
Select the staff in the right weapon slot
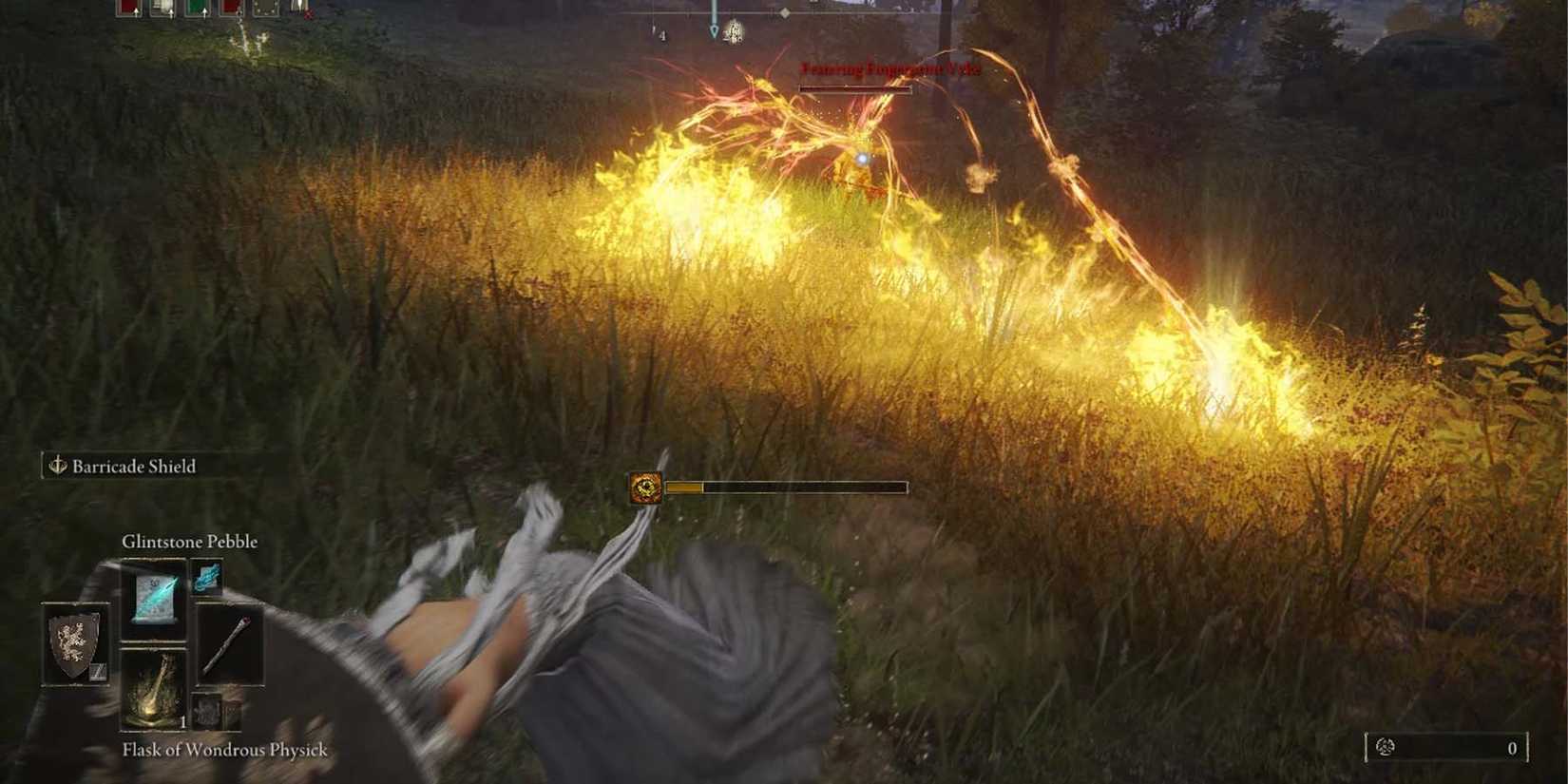point(228,643)
